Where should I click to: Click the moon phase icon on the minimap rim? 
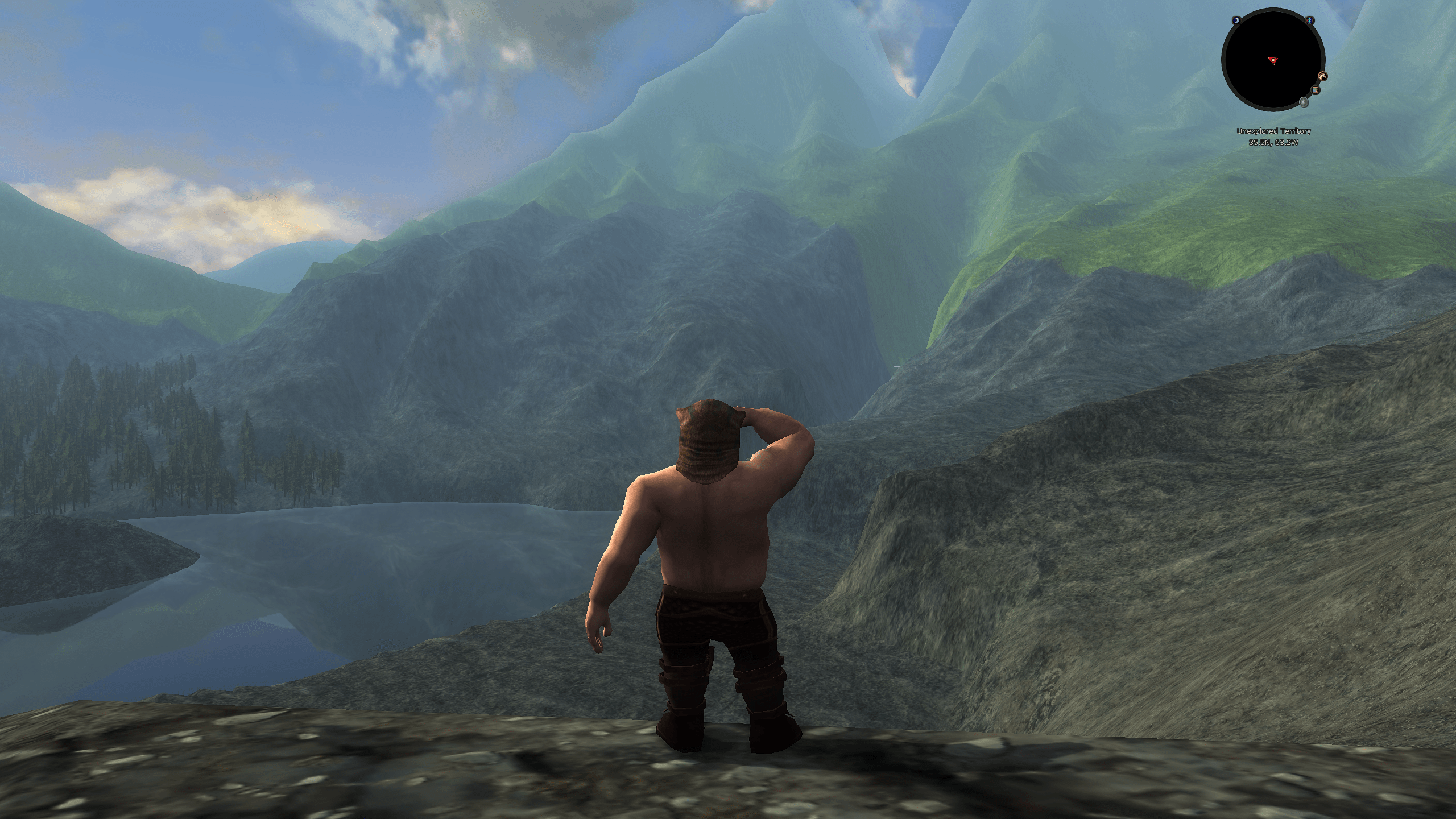[x=1236, y=20]
